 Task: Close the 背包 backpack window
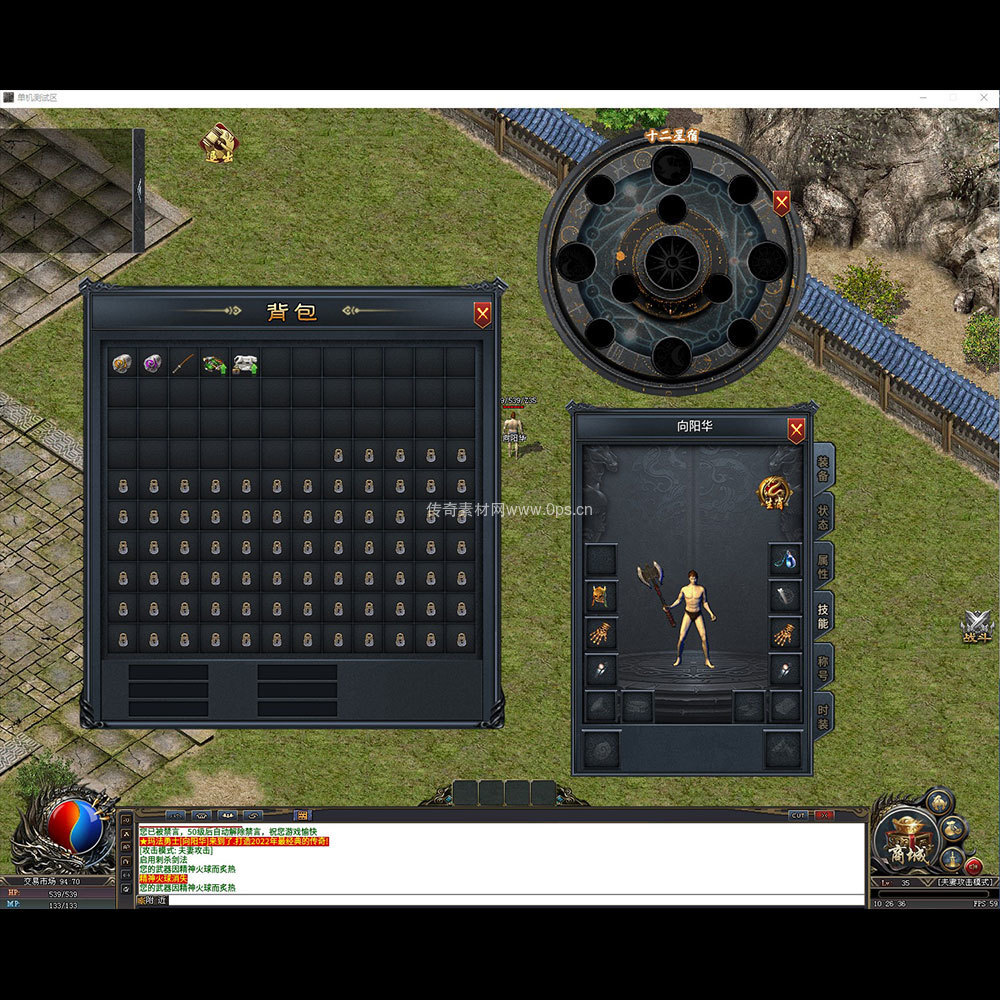pyautogui.click(x=482, y=315)
